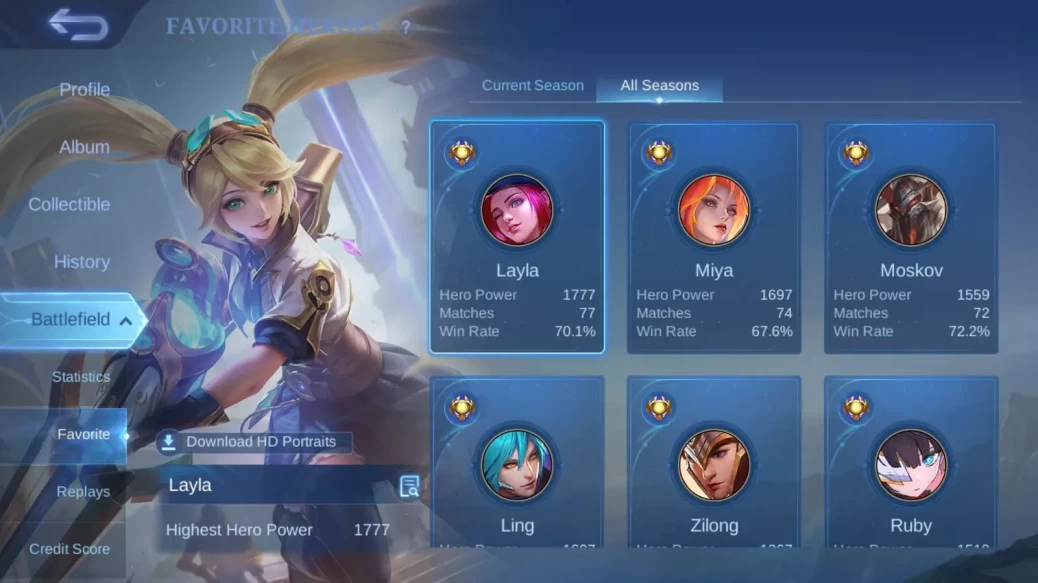
Task: Select the All Seasons tab
Action: pos(659,86)
